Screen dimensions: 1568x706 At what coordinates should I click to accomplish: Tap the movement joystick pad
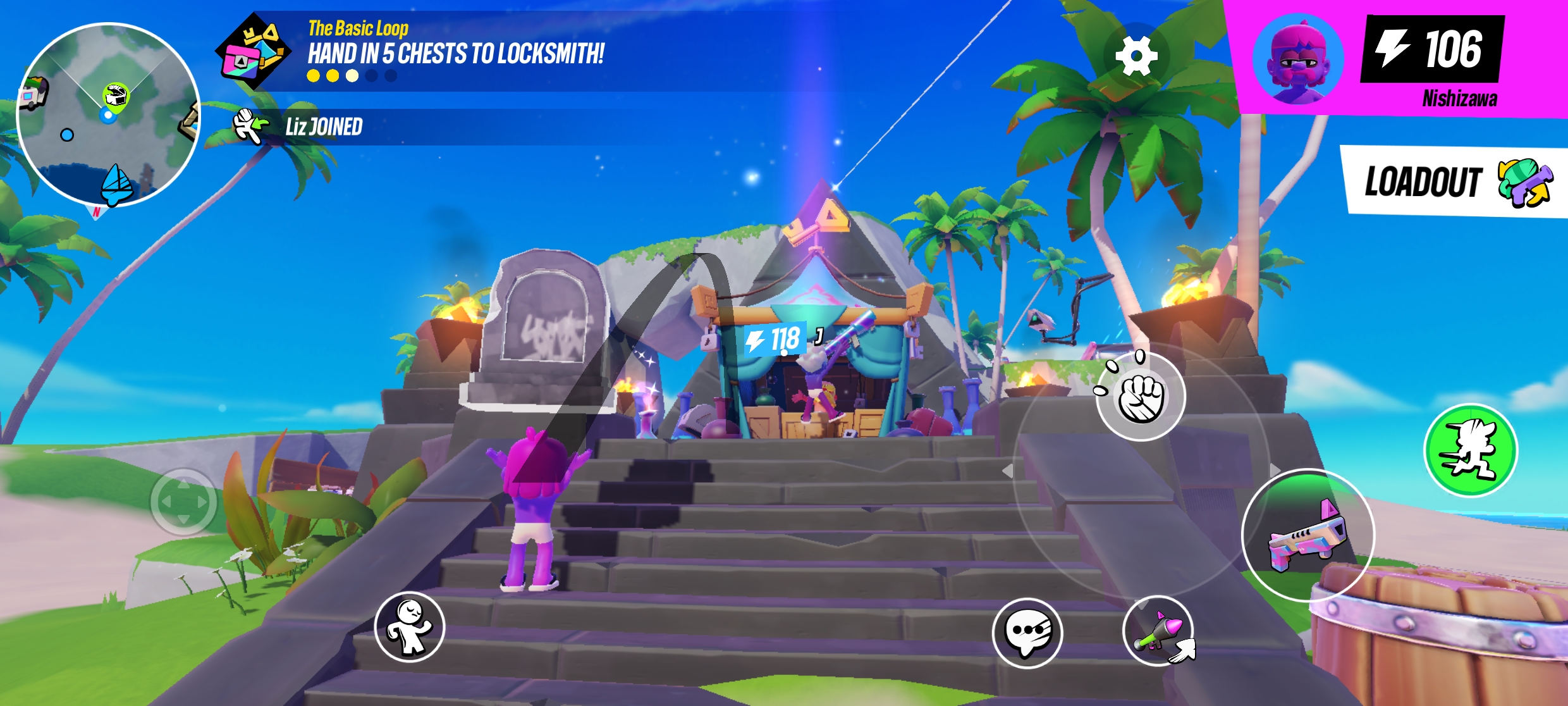click(183, 502)
